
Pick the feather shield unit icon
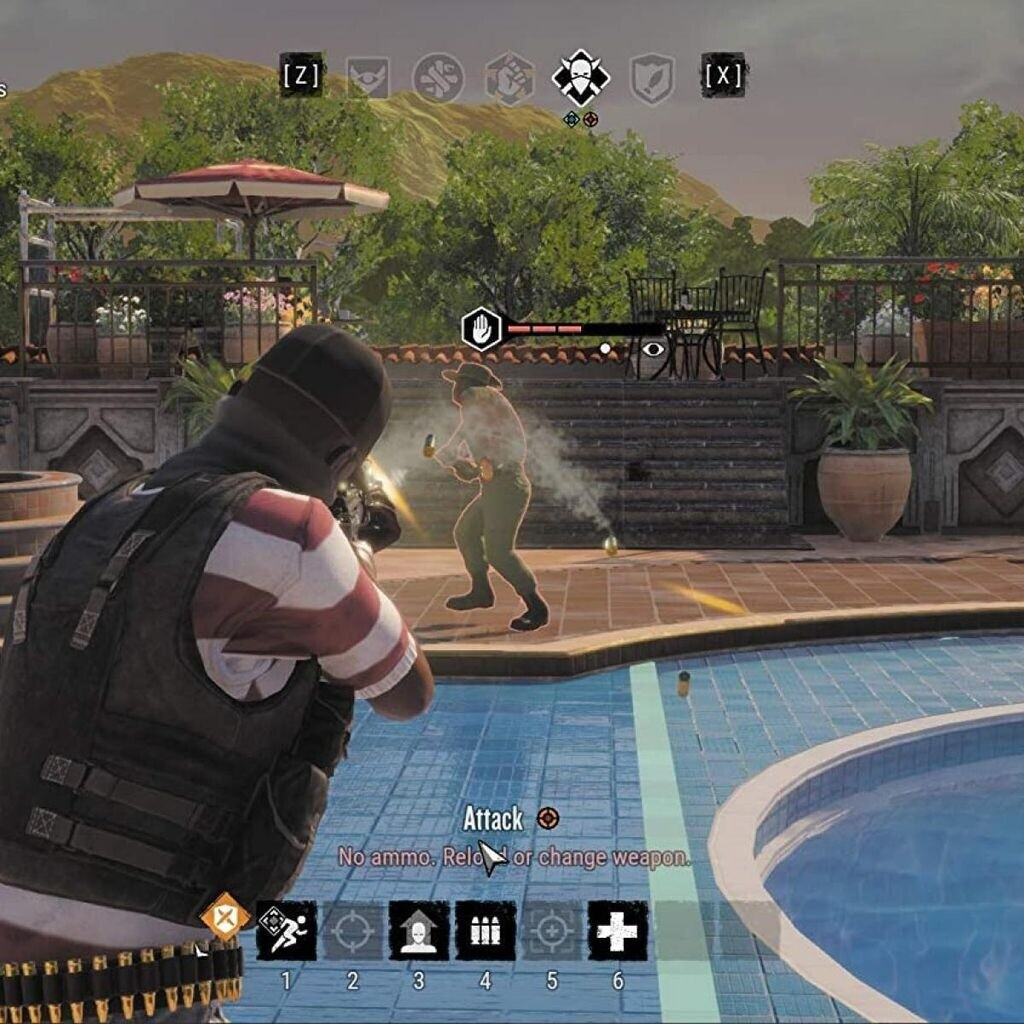click(651, 78)
